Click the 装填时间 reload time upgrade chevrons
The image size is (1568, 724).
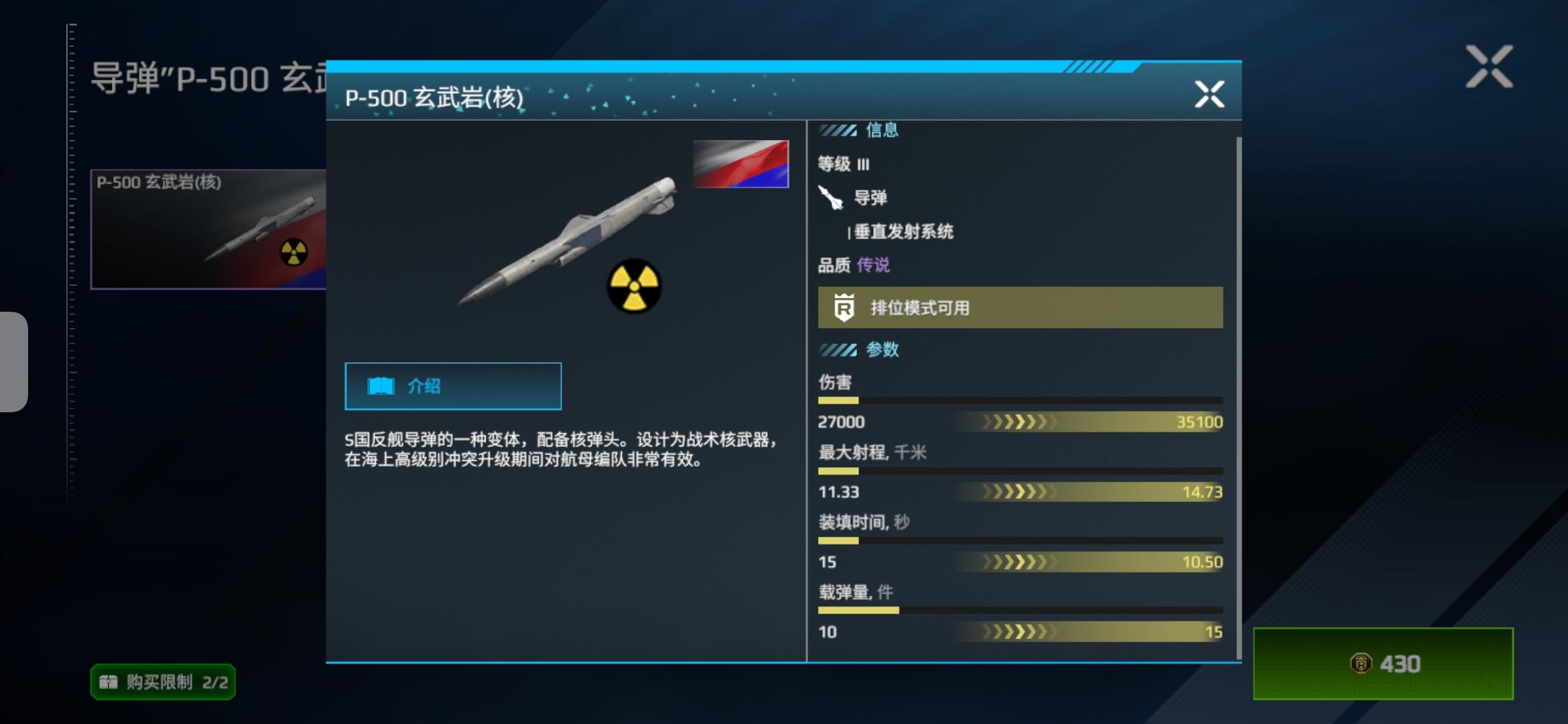pyautogui.click(x=1019, y=562)
